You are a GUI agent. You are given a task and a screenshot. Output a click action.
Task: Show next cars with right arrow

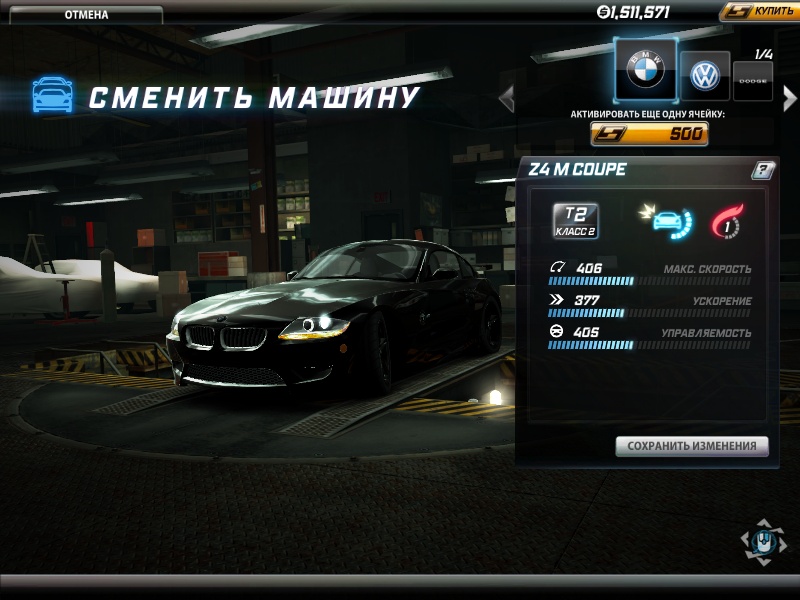(x=790, y=97)
